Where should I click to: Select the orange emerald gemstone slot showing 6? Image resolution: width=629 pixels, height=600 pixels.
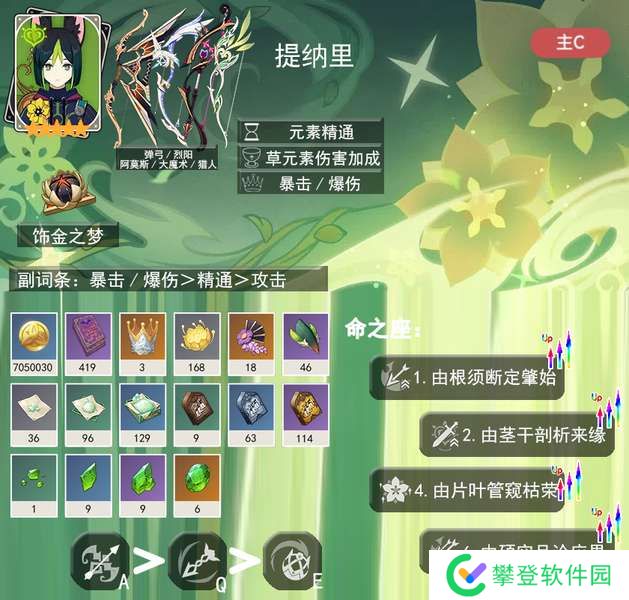click(197, 484)
